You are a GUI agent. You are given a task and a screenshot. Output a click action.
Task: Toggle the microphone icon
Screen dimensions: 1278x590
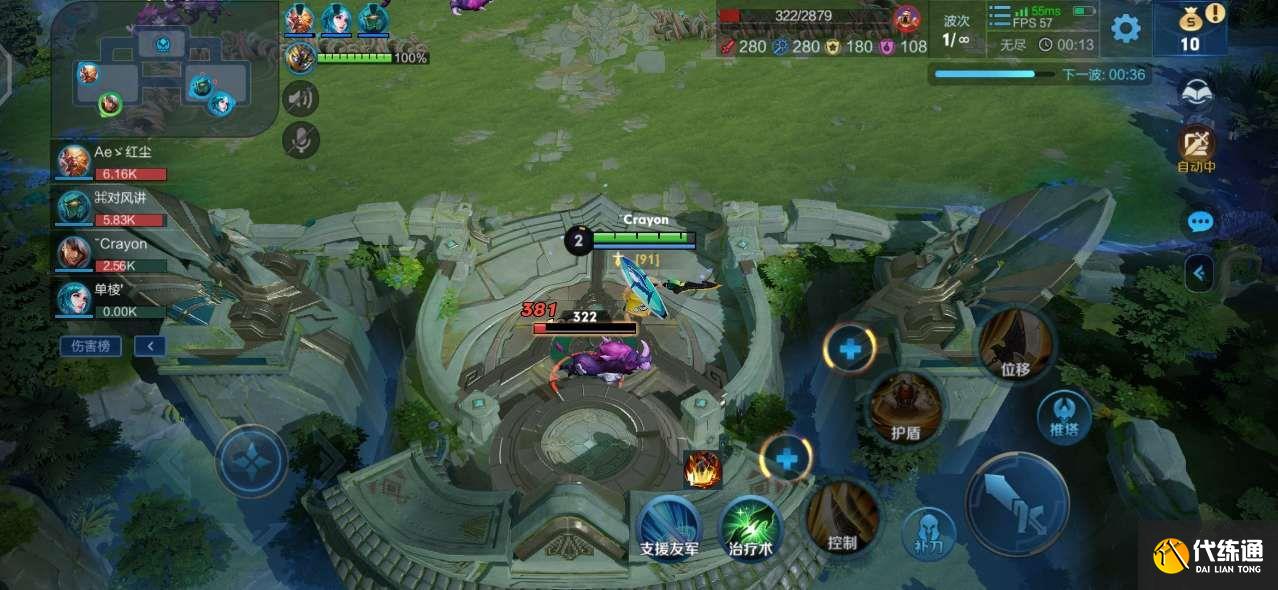(300, 140)
